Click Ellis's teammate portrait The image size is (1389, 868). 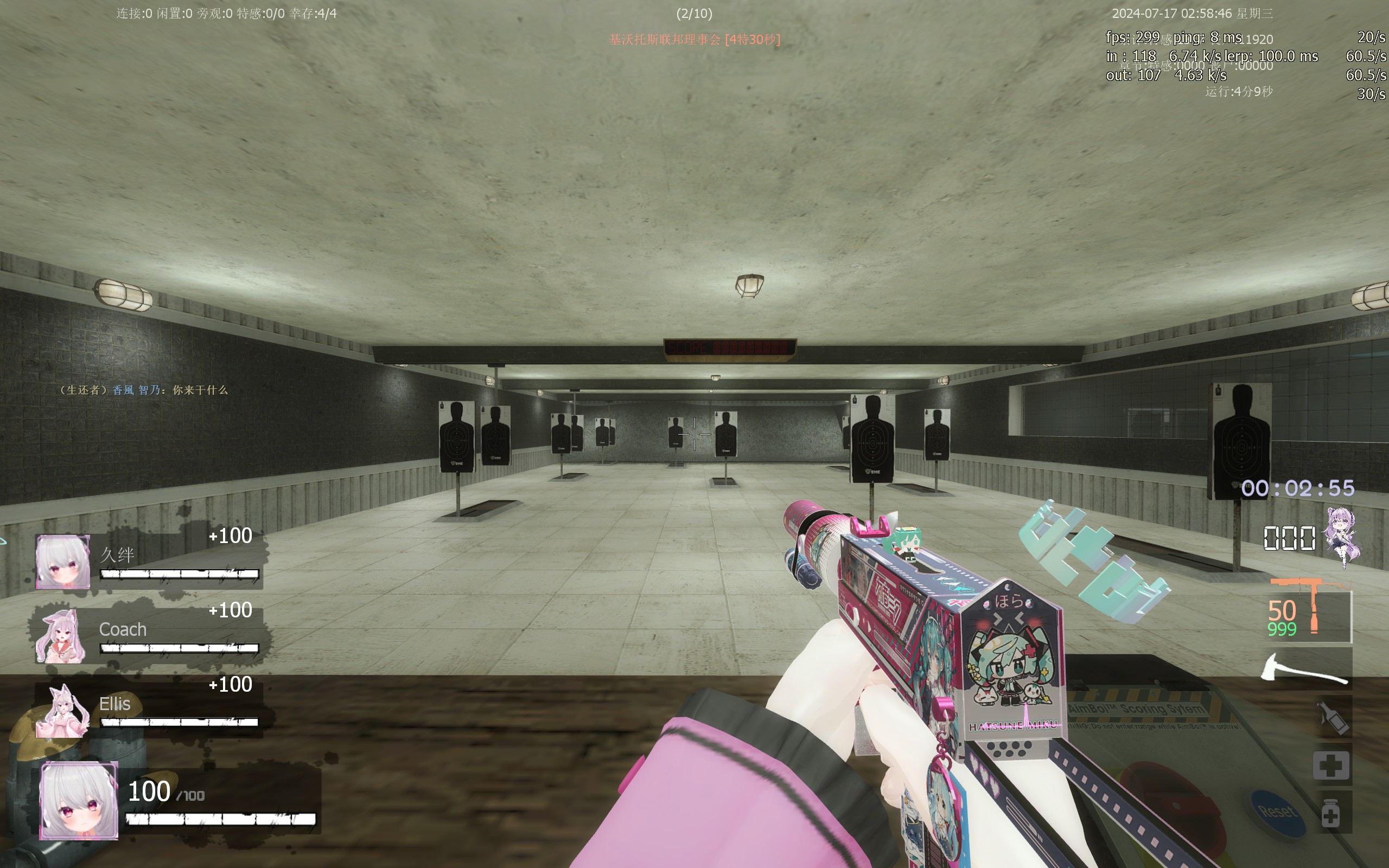pyautogui.click(x=62, y=711)
